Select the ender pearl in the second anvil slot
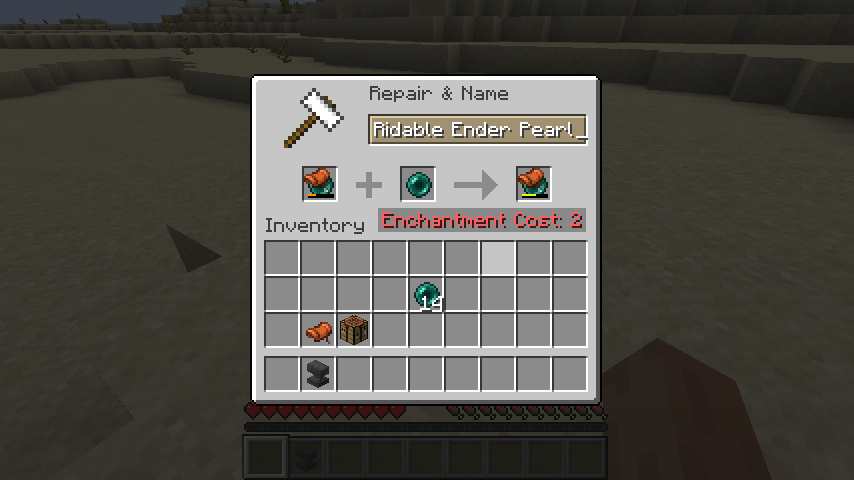The width and height of the screenshot is (854, 480). pos(418,184)
